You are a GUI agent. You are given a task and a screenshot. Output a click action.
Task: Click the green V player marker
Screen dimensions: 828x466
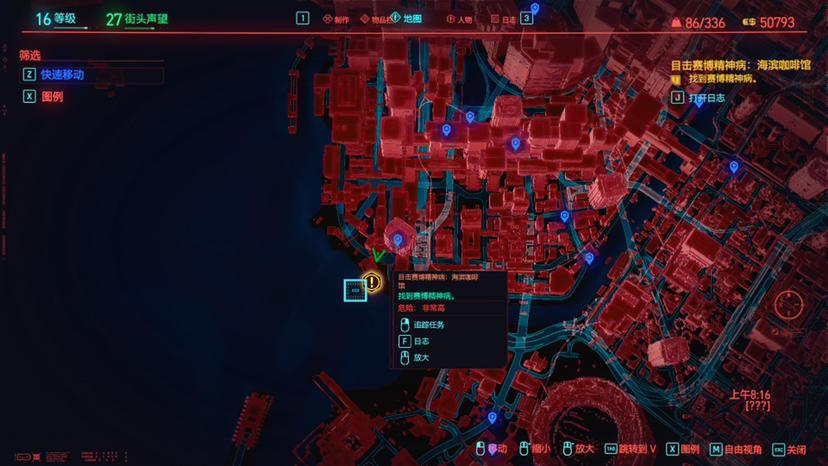point(378,256)
